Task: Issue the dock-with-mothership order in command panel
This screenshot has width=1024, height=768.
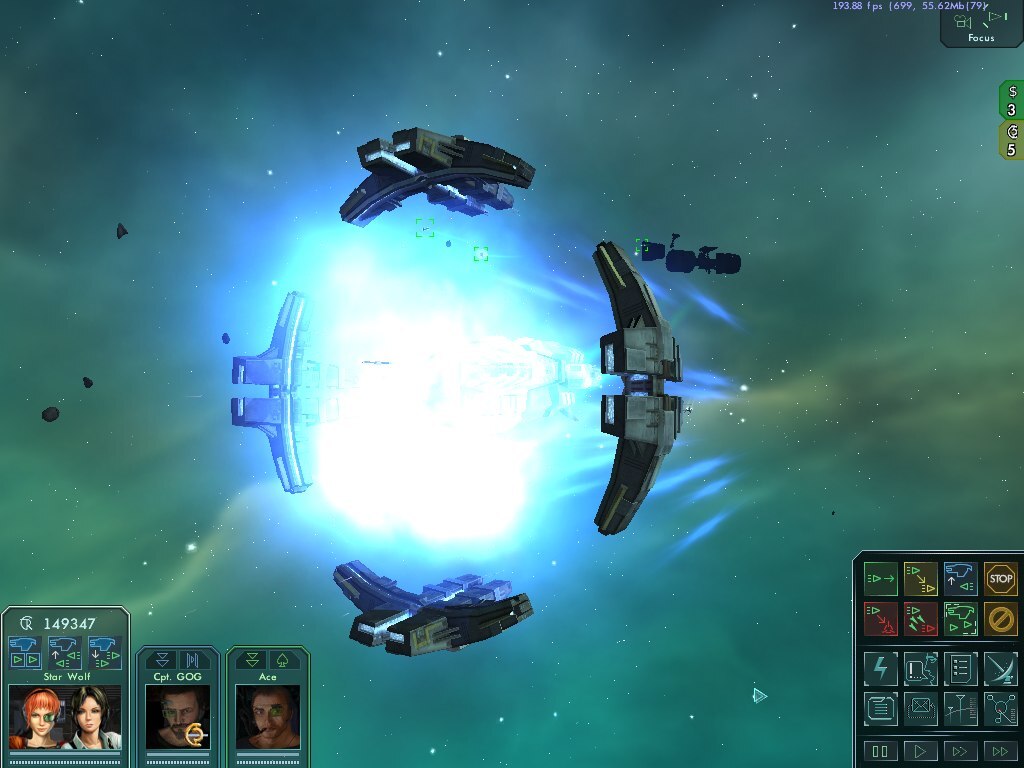Action: click(x=960, y=579)
